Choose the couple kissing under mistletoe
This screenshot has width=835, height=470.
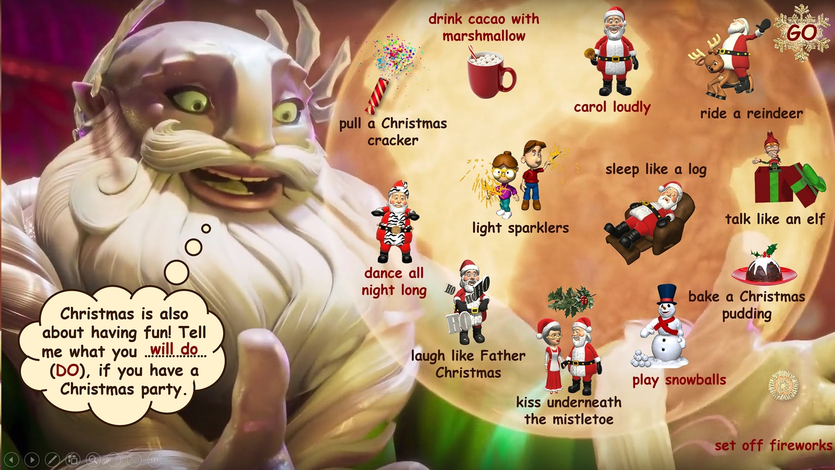(x=569, y=349)
